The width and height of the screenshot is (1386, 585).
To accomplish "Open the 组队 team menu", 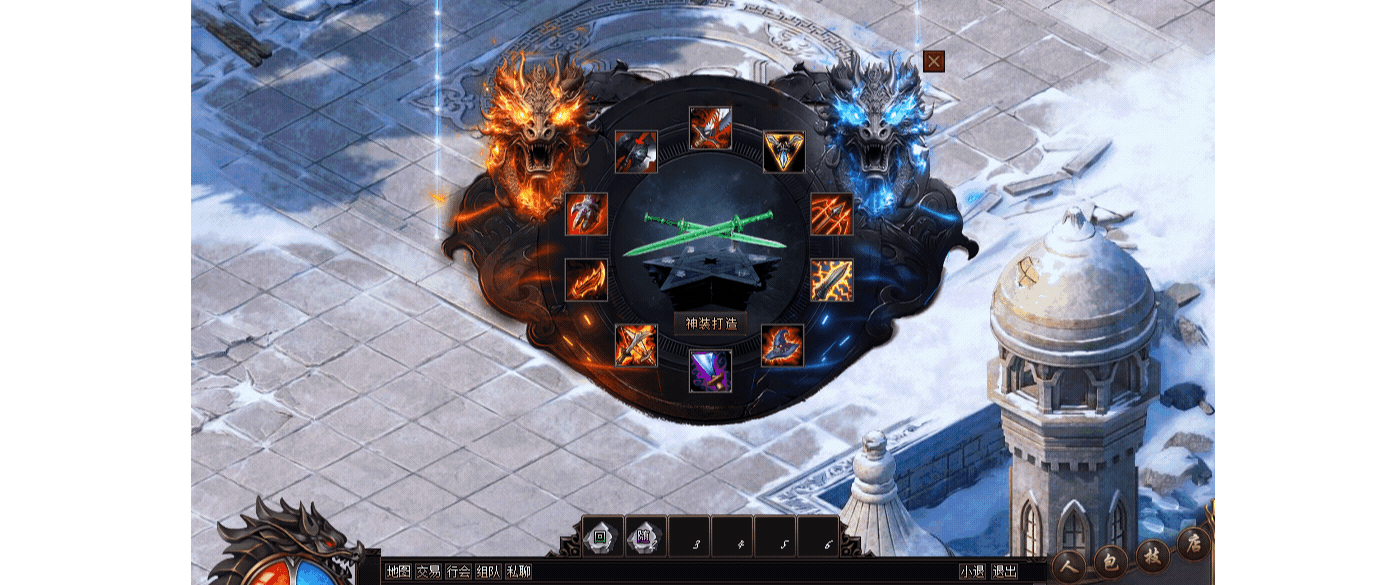I will pyautogui.click(x=488, y=571).
